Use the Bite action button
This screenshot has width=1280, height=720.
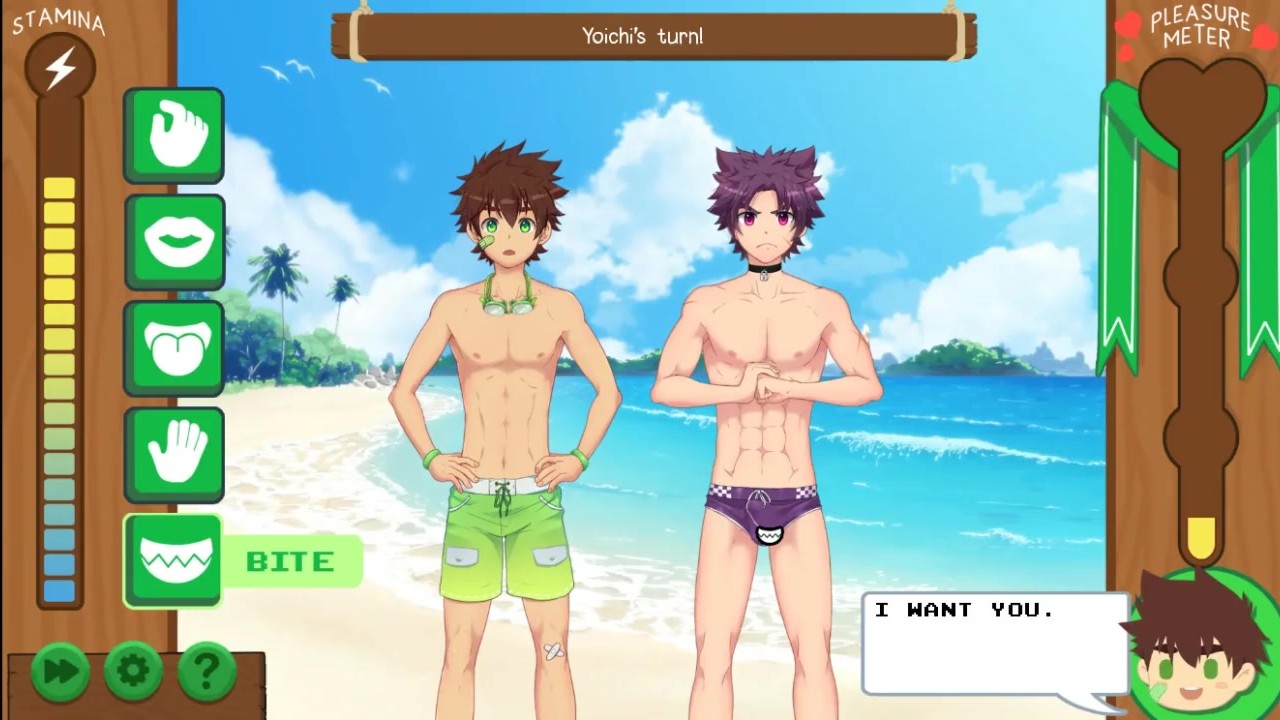pyautogui.click(x=174, y=560)
